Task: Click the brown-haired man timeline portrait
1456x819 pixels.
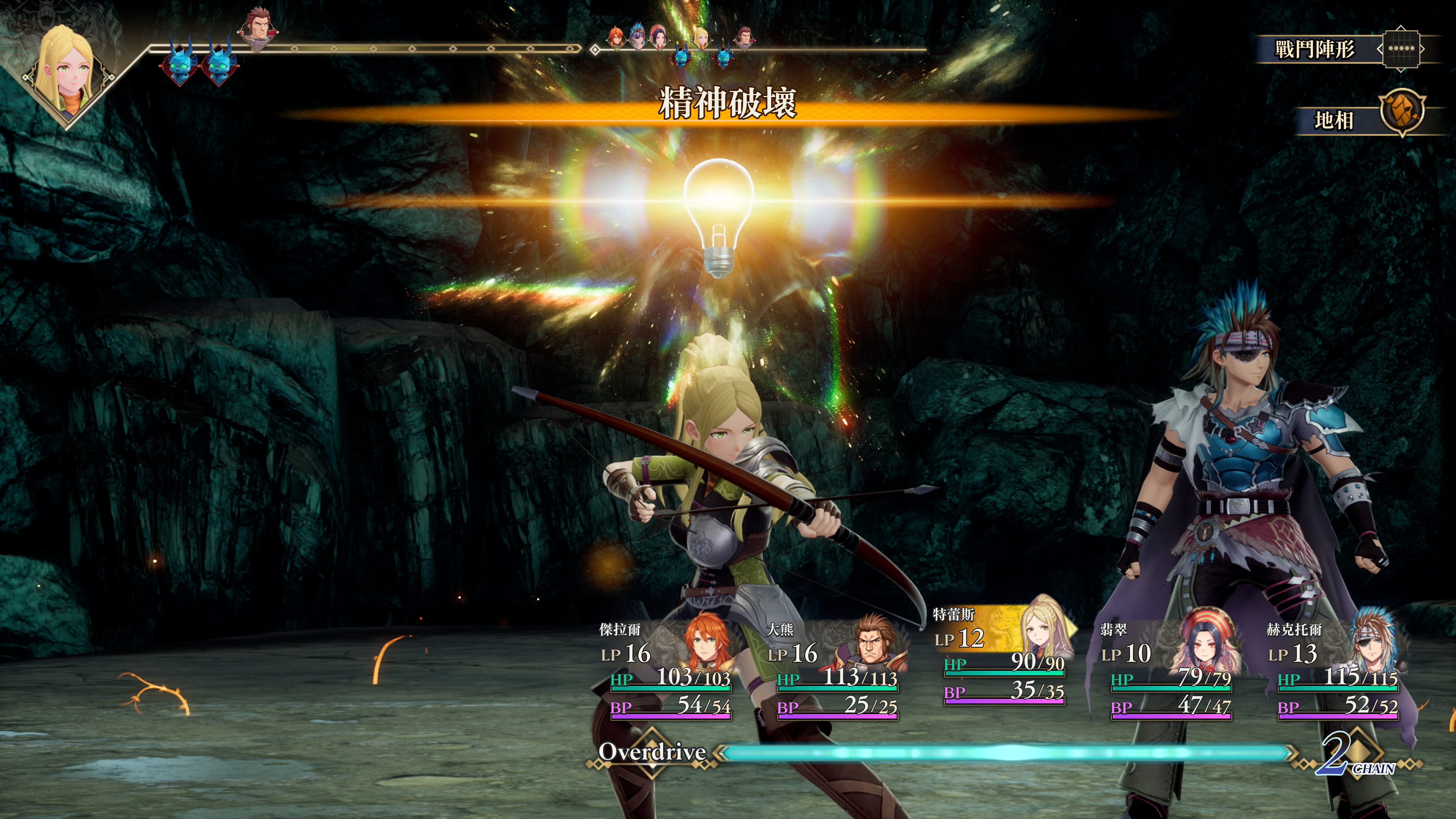Action: point(259,25)
